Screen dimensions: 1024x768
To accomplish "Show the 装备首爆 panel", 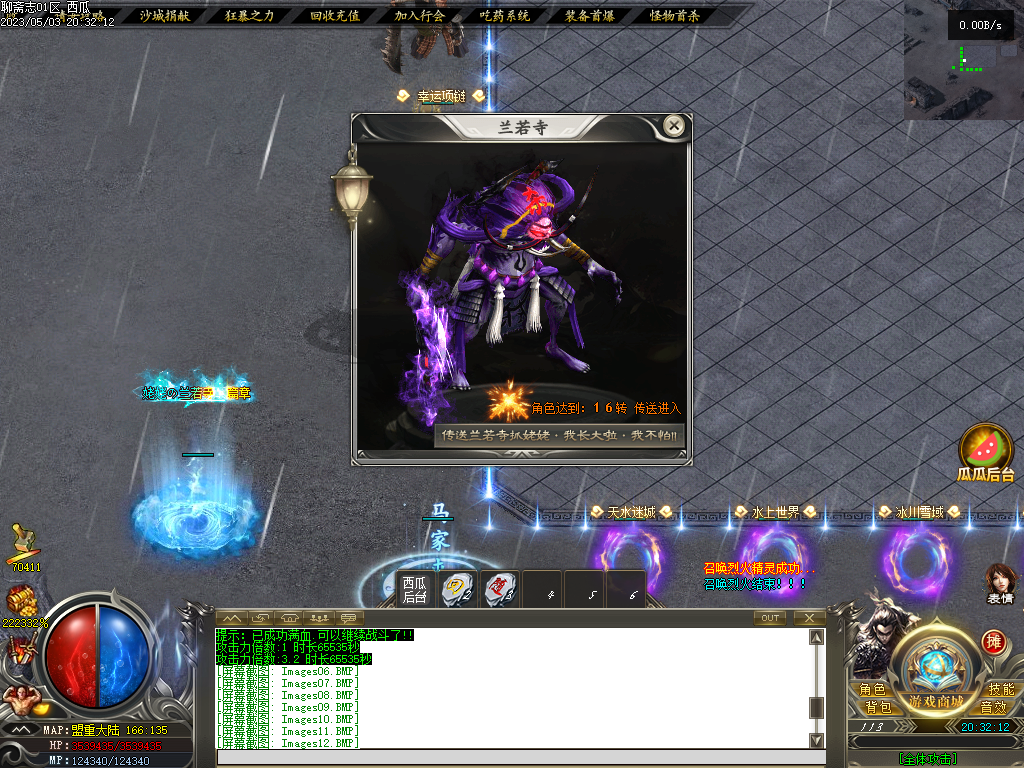I will click(590, 16).
